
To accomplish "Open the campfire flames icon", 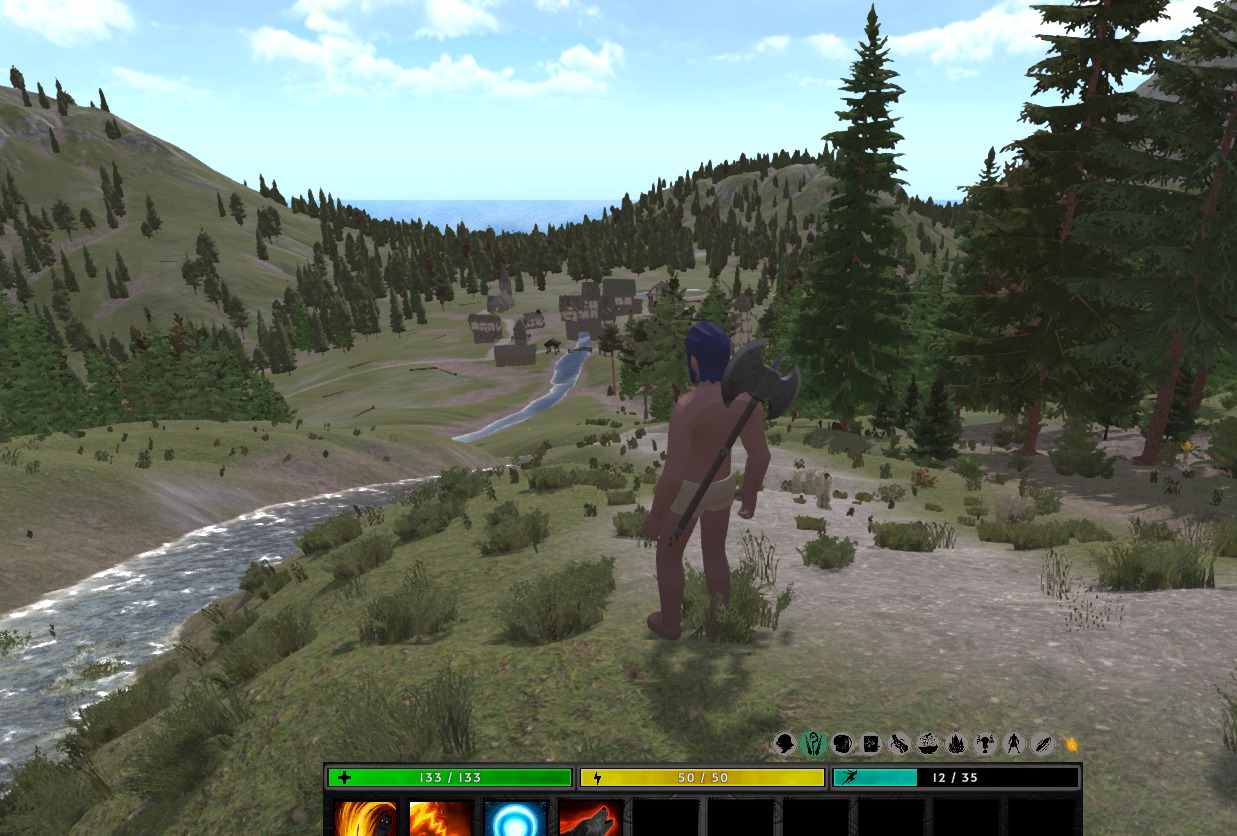I will [x=956, y=744].
